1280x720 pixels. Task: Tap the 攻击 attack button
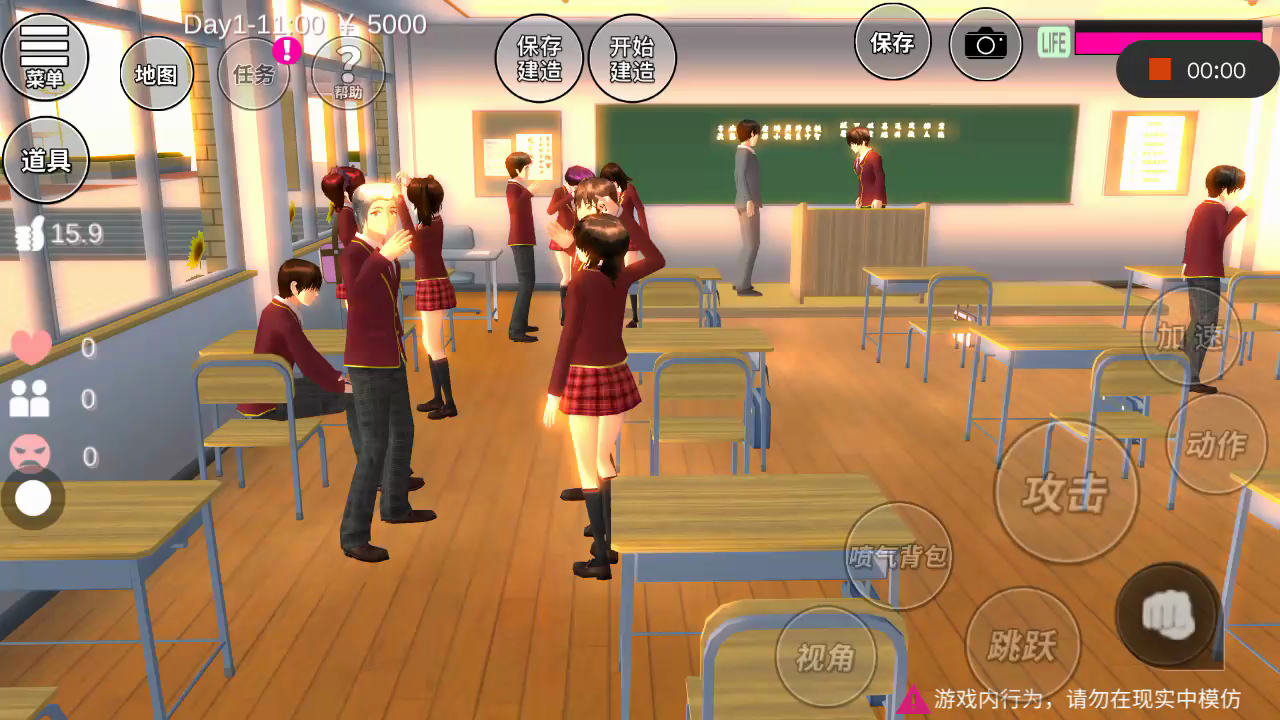pos(1066,493)
